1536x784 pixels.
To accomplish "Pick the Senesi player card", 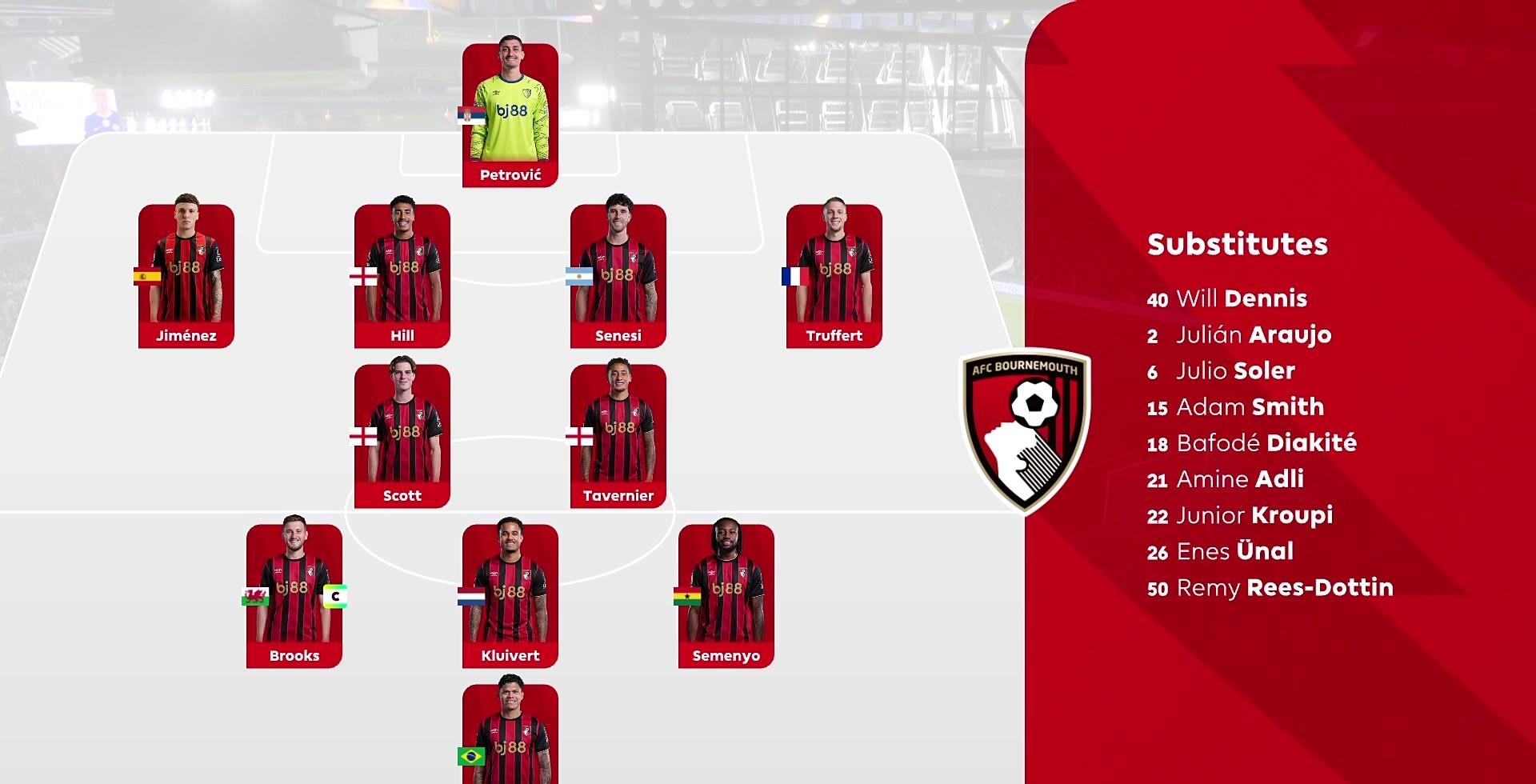I will click(618, 275).
